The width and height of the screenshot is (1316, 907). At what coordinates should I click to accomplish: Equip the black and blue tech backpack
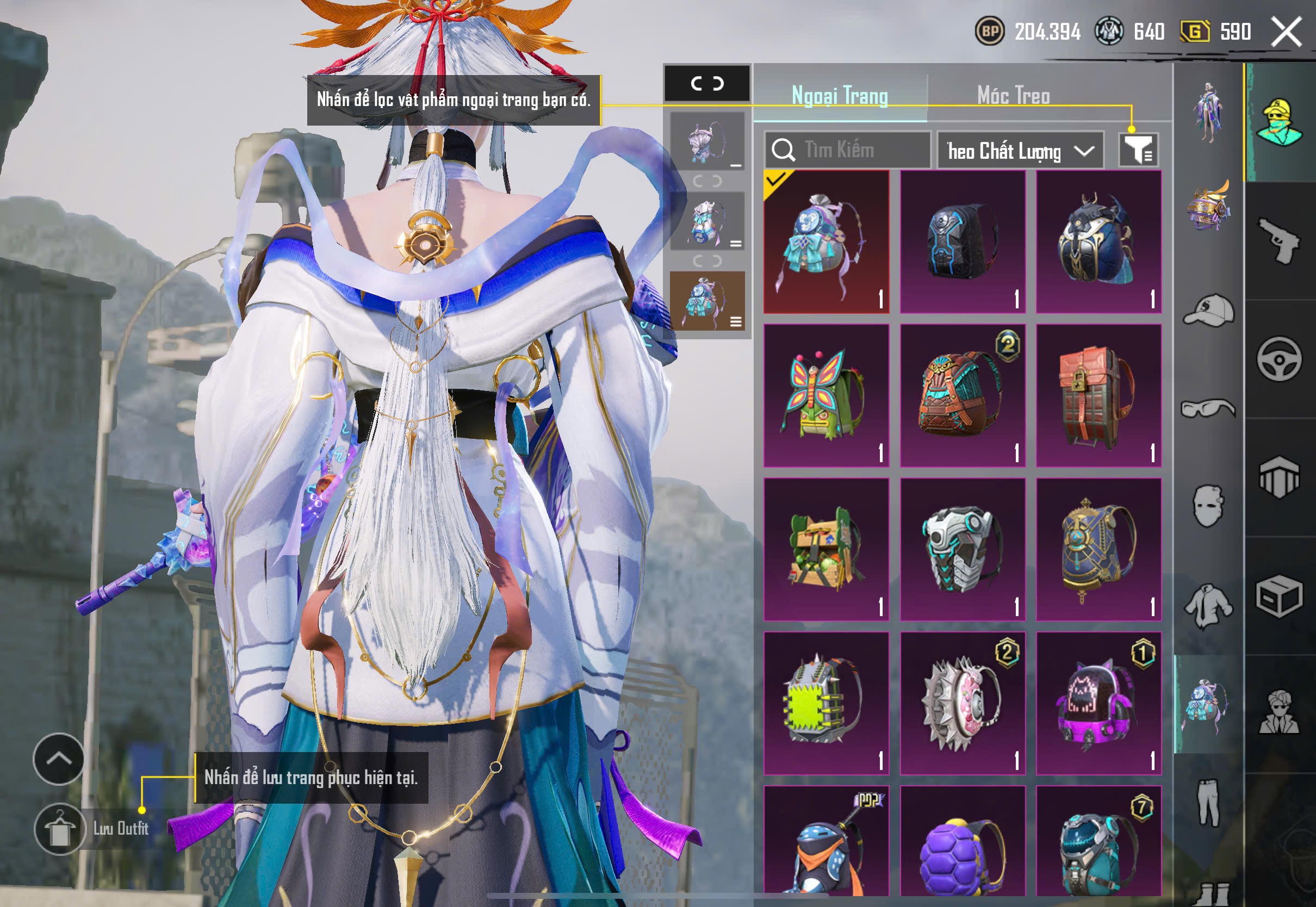(x=962, y=241)
